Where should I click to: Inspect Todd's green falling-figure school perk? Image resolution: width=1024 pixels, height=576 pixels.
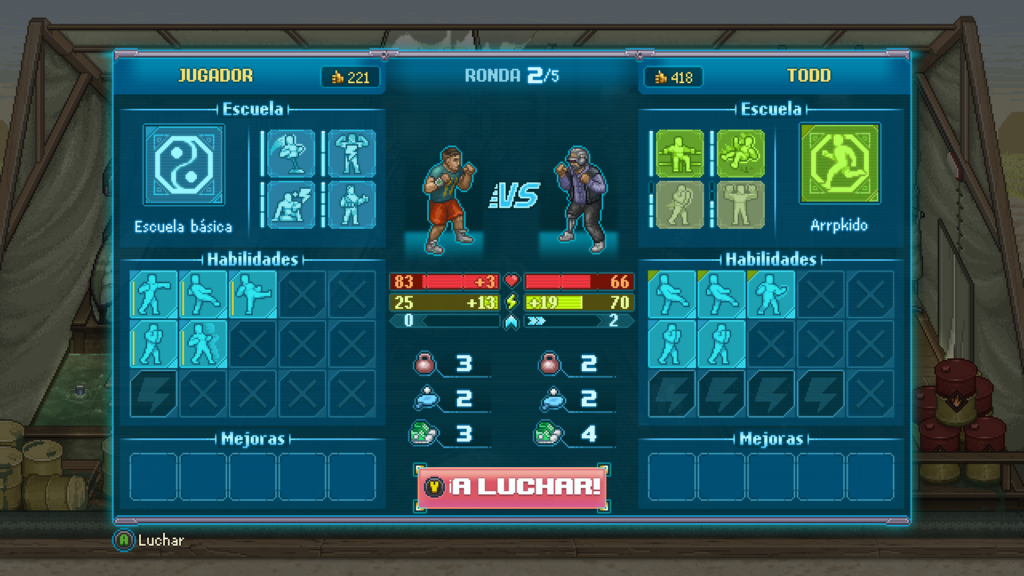[x=740, y=153]
